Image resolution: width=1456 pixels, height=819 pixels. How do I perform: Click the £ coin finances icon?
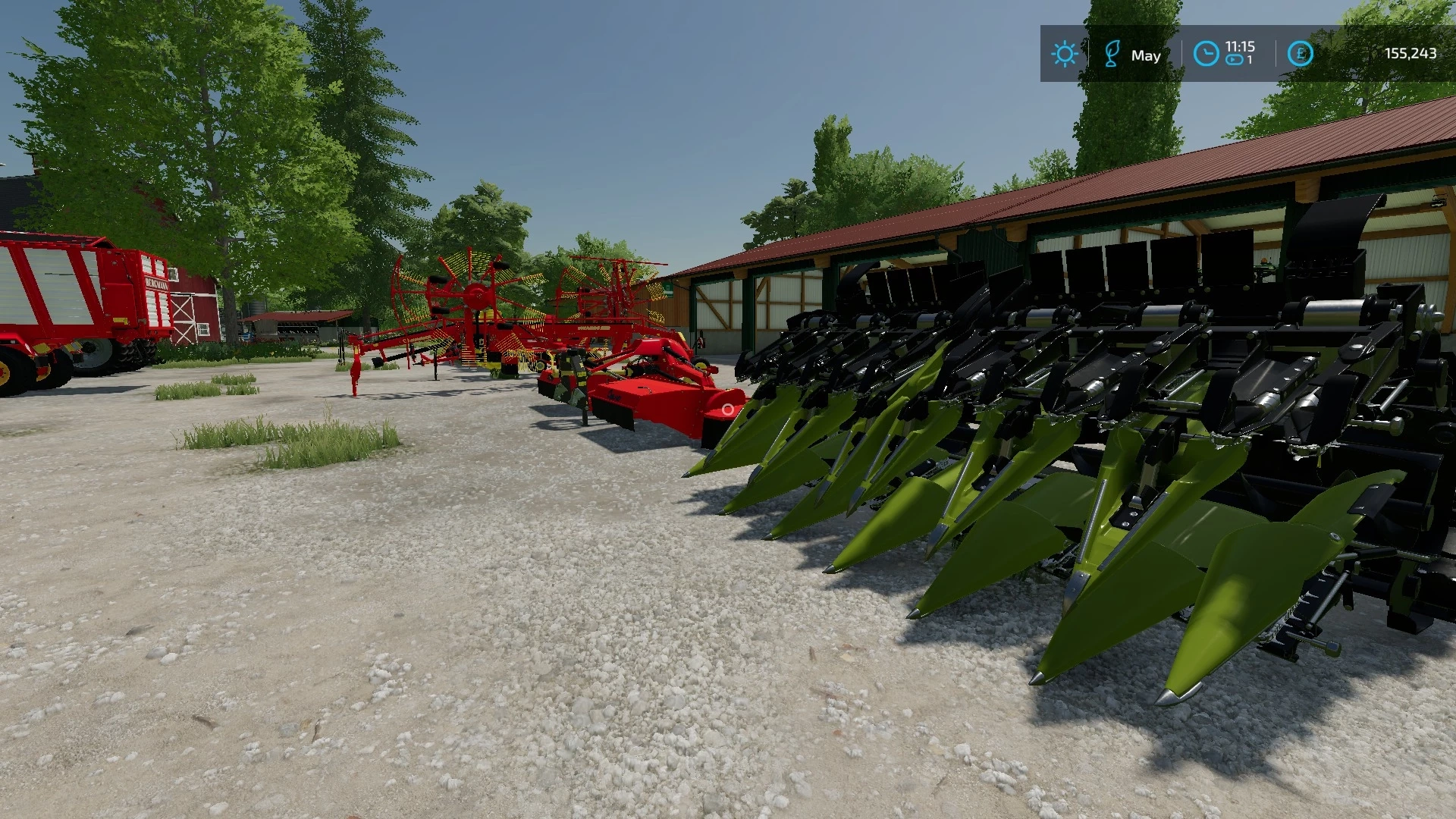(x=1299, y=53)
